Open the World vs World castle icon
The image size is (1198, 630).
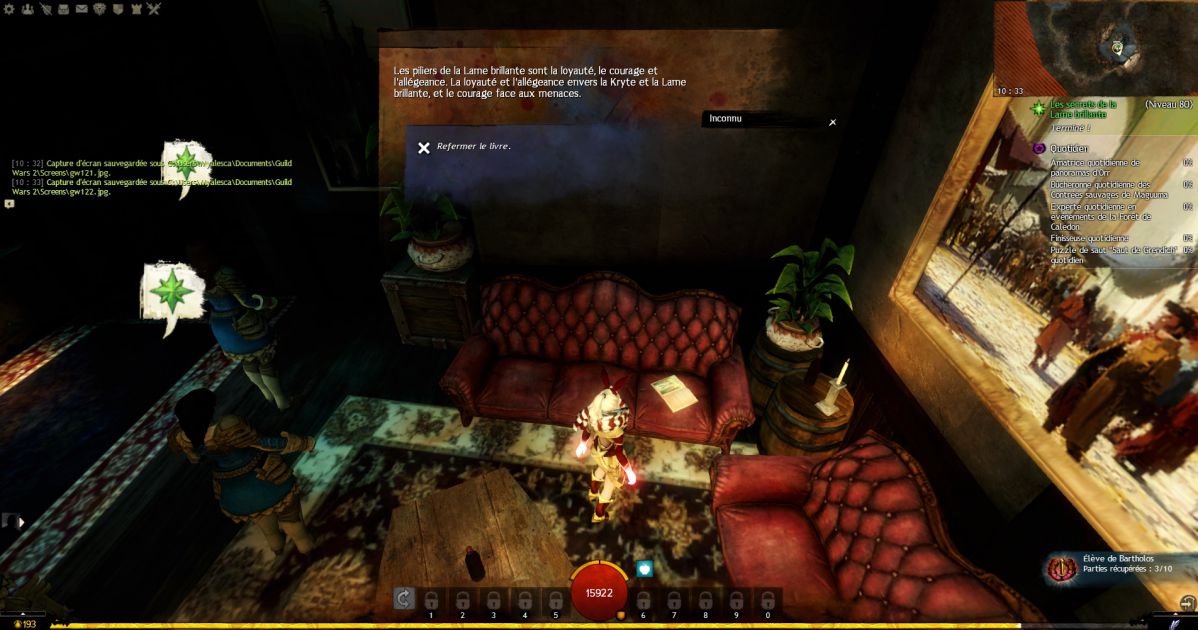(135, 9)
